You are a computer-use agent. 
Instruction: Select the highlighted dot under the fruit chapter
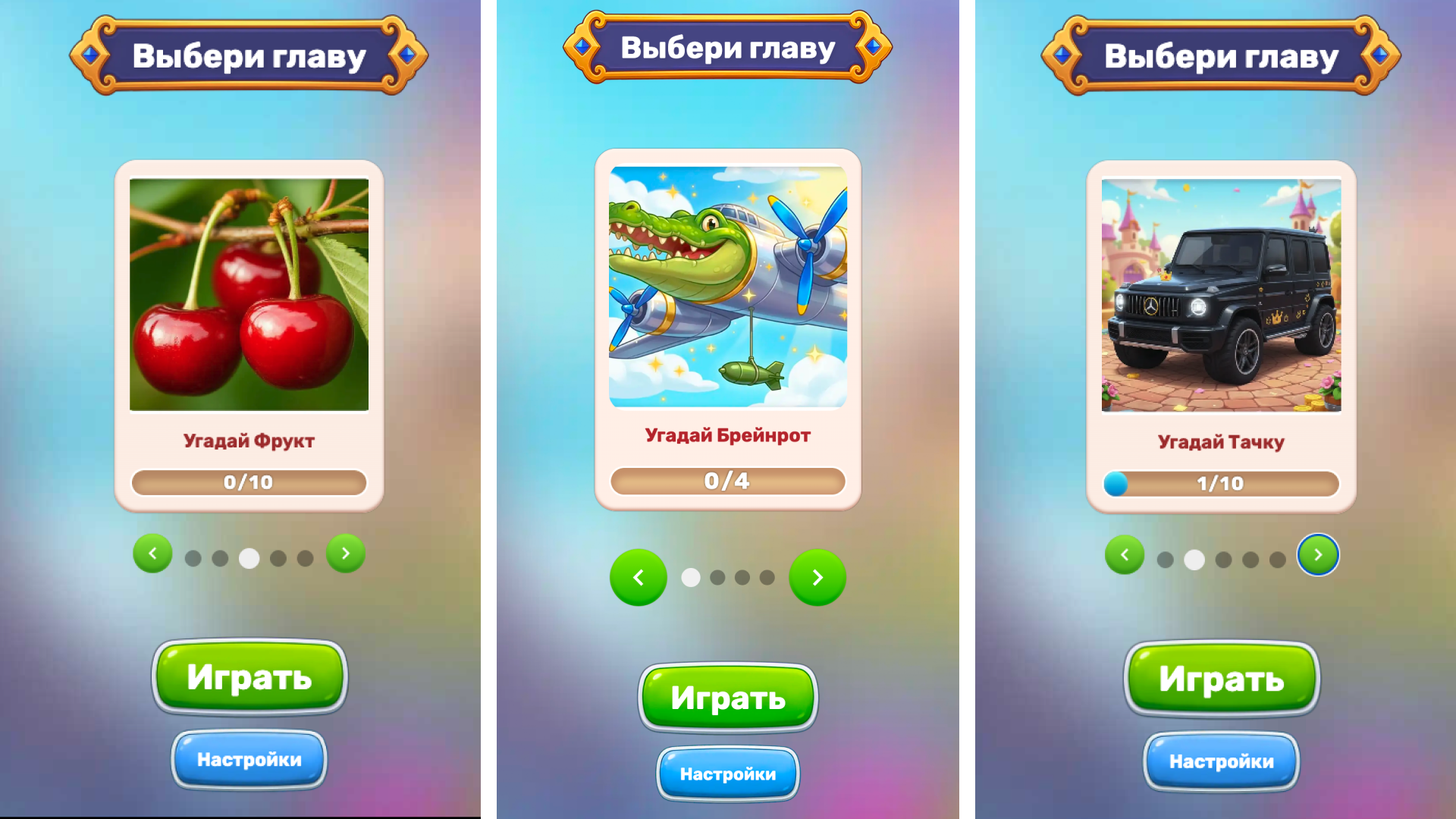[249, 557]
